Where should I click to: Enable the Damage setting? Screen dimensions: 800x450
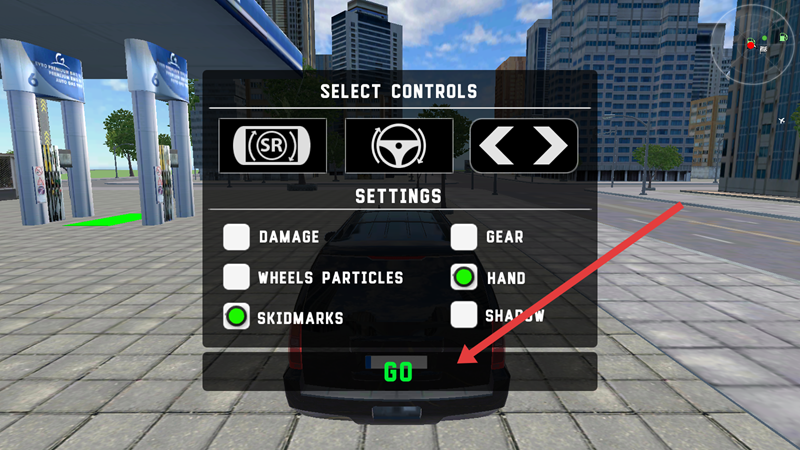pos(237,237)
